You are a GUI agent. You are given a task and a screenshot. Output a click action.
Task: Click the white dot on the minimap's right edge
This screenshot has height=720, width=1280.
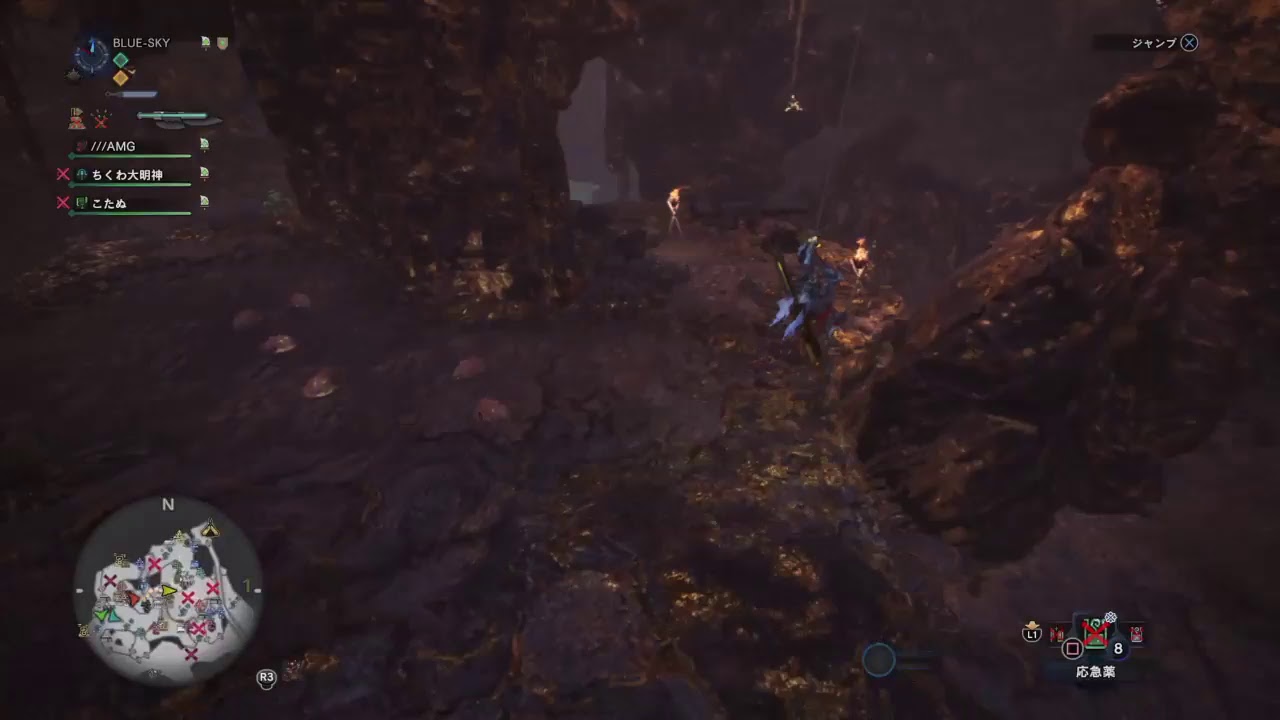259,589
